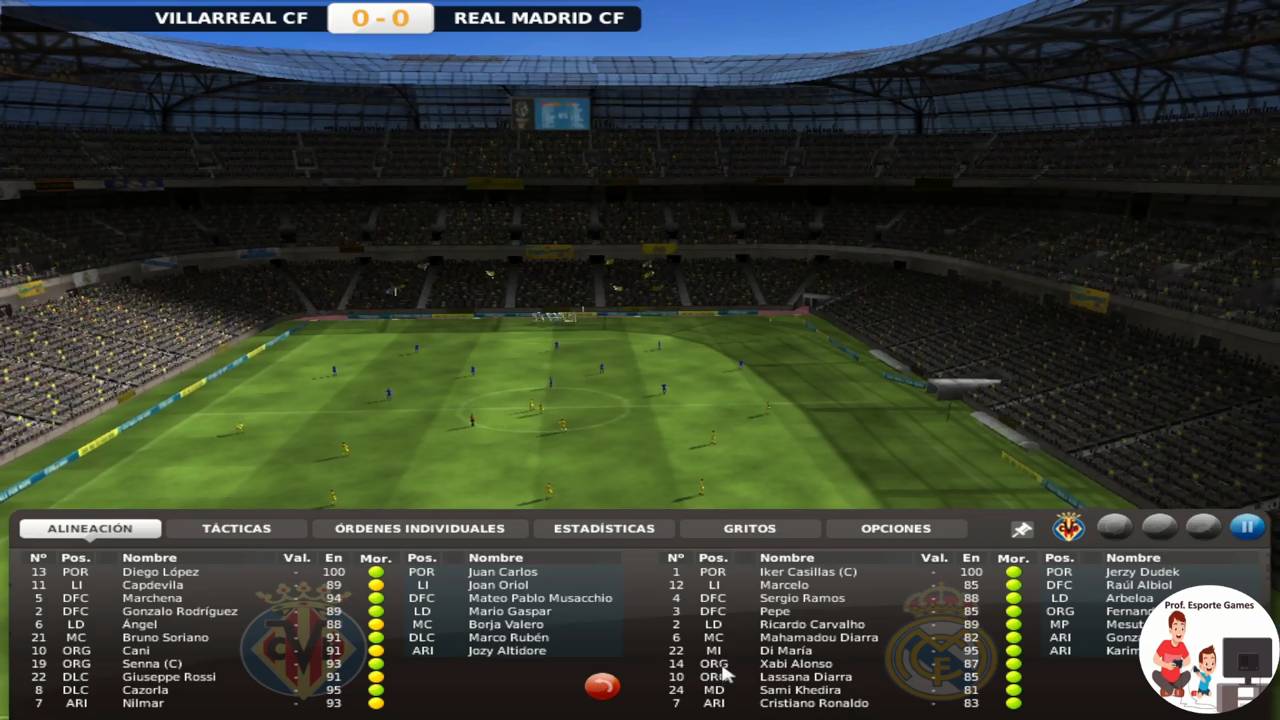Viewport: 1280px width, 720px height.
Task: Select substitute Jerzy Dudek
Action: [x=1142, y=572]
